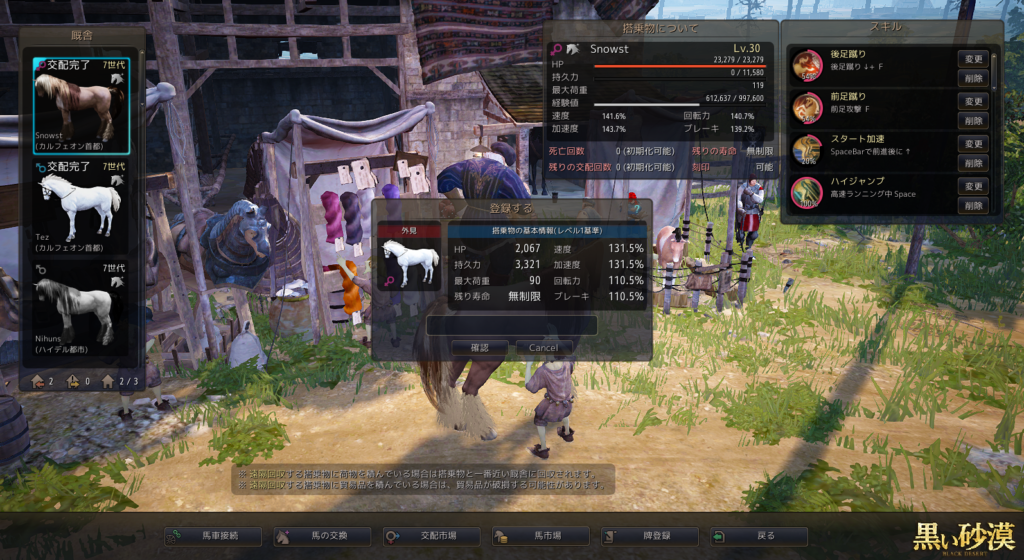The image size is (1024, 560).
Task: Click the スタート加速 skill icon
Action: tap(807, 150)
